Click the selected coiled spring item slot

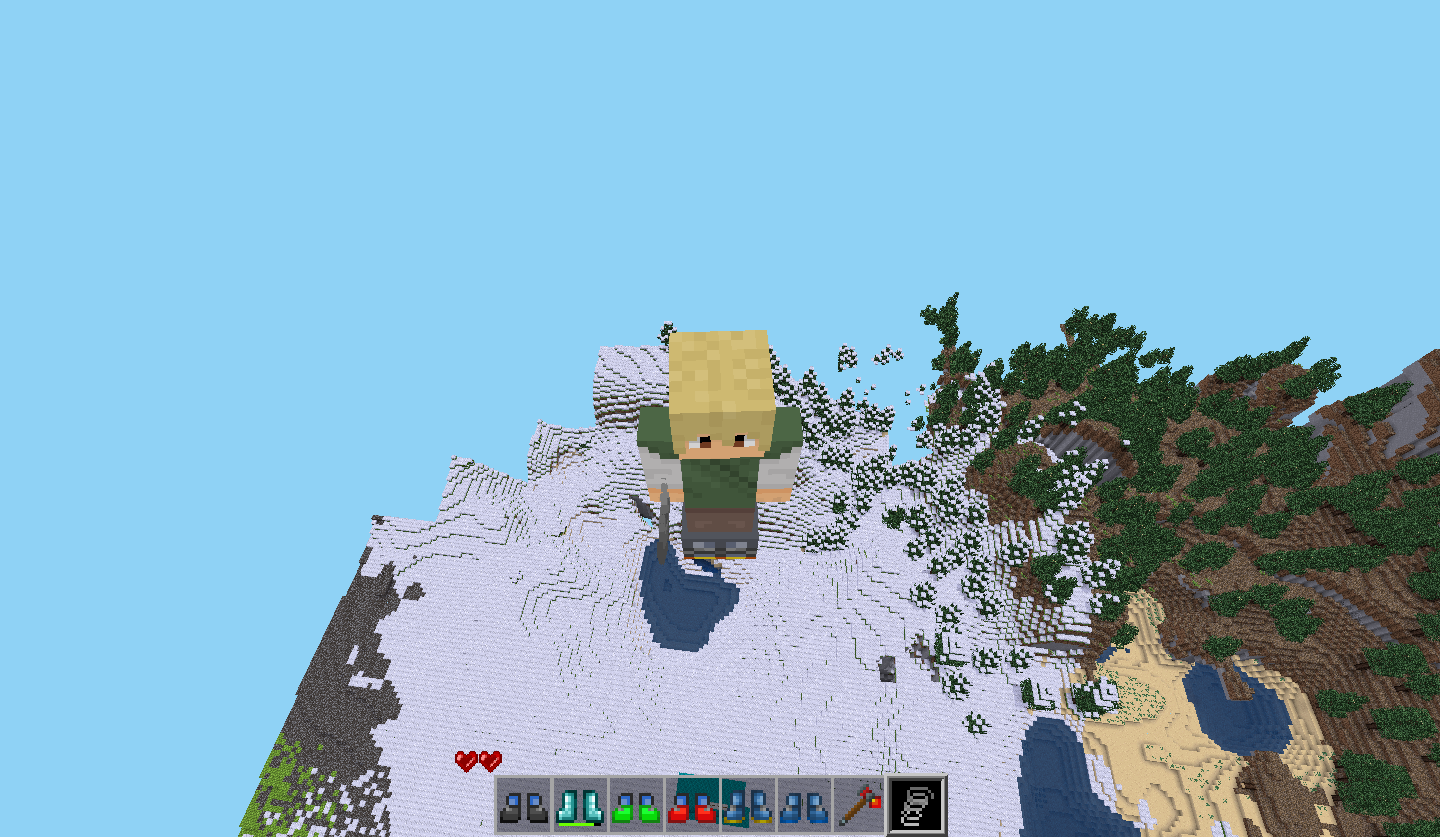click(917, 805)
